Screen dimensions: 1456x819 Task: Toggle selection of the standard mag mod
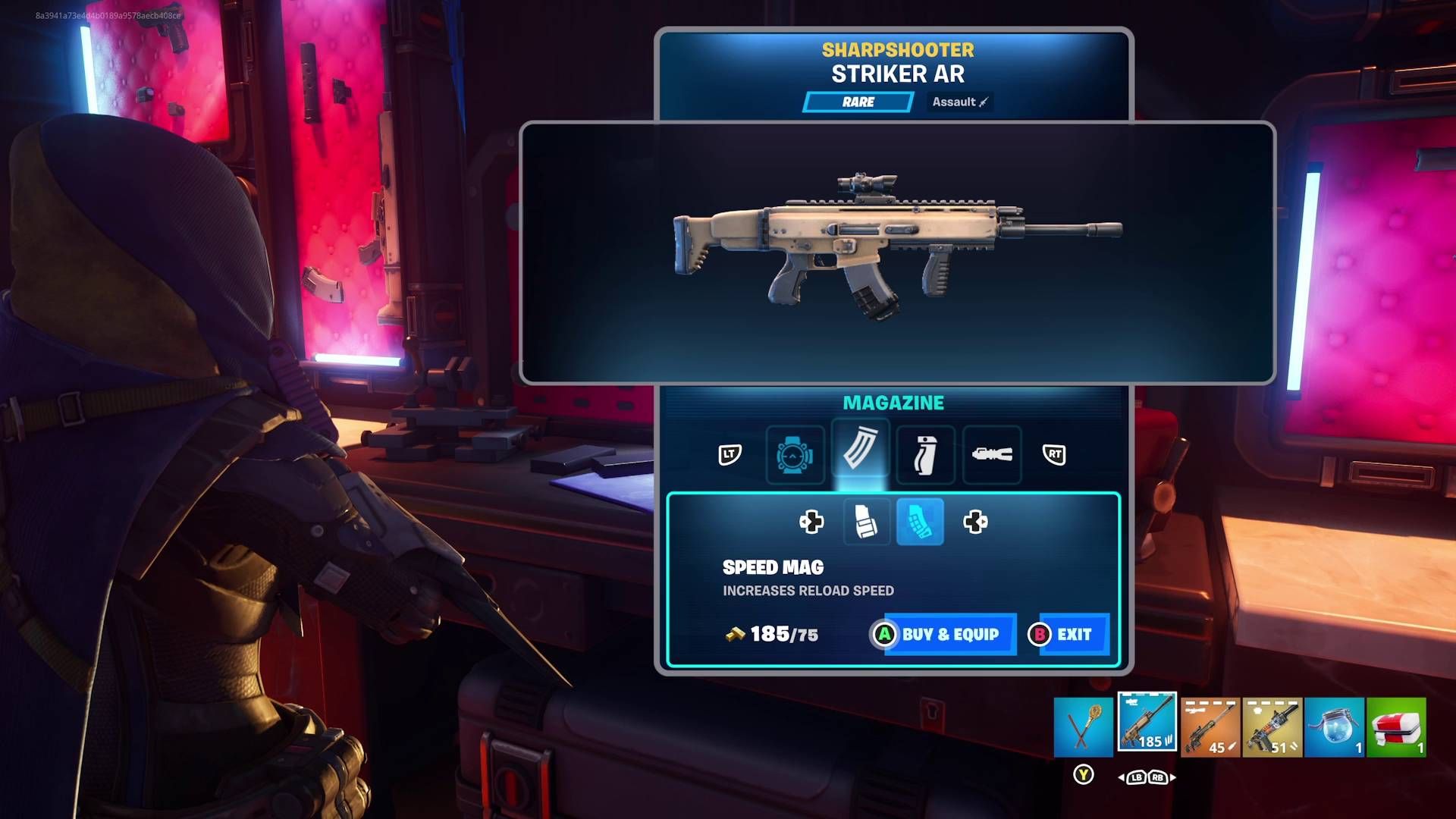[867, 522]
